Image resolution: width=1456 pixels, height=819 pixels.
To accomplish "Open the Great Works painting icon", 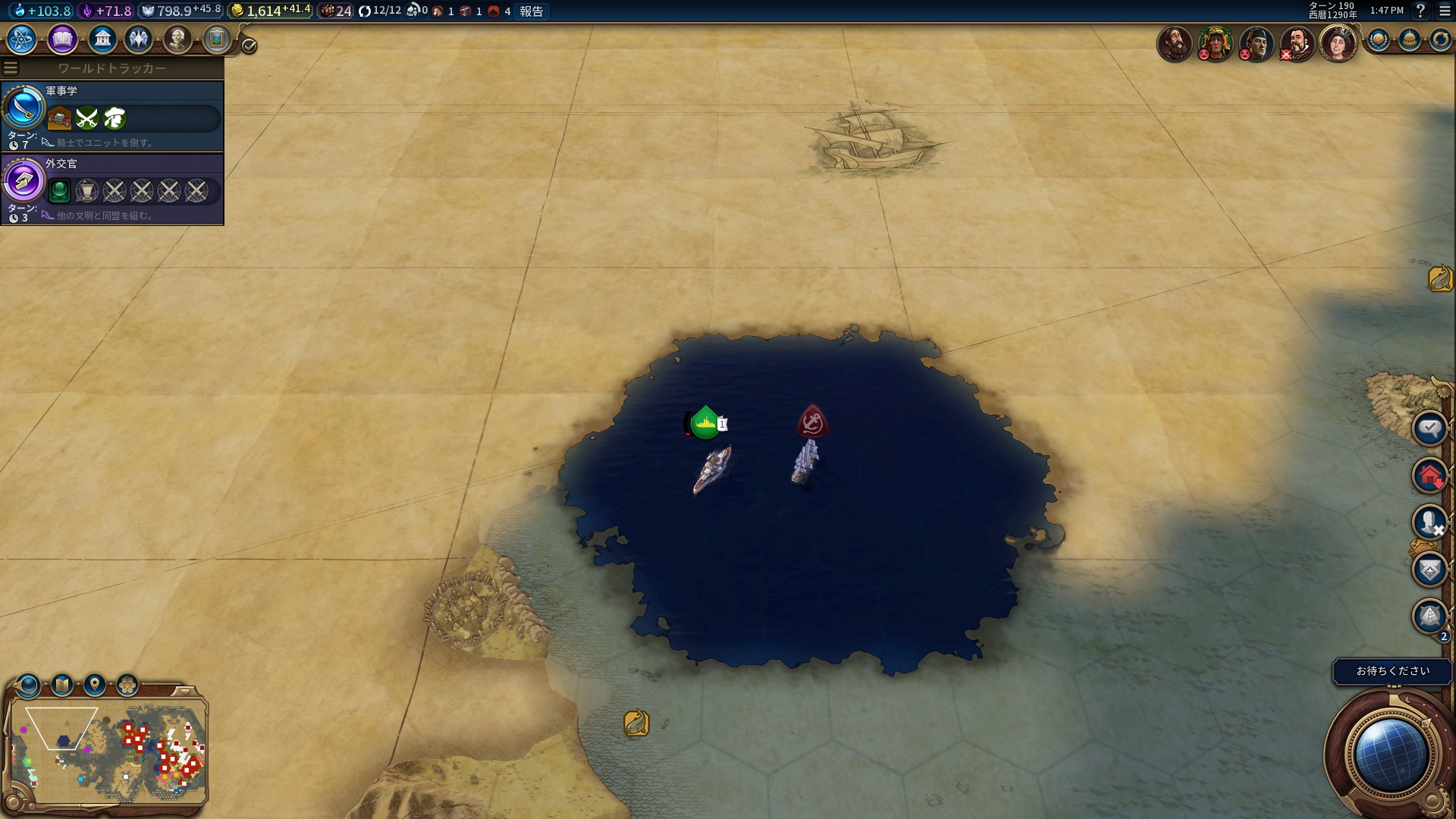I will 216,39.
